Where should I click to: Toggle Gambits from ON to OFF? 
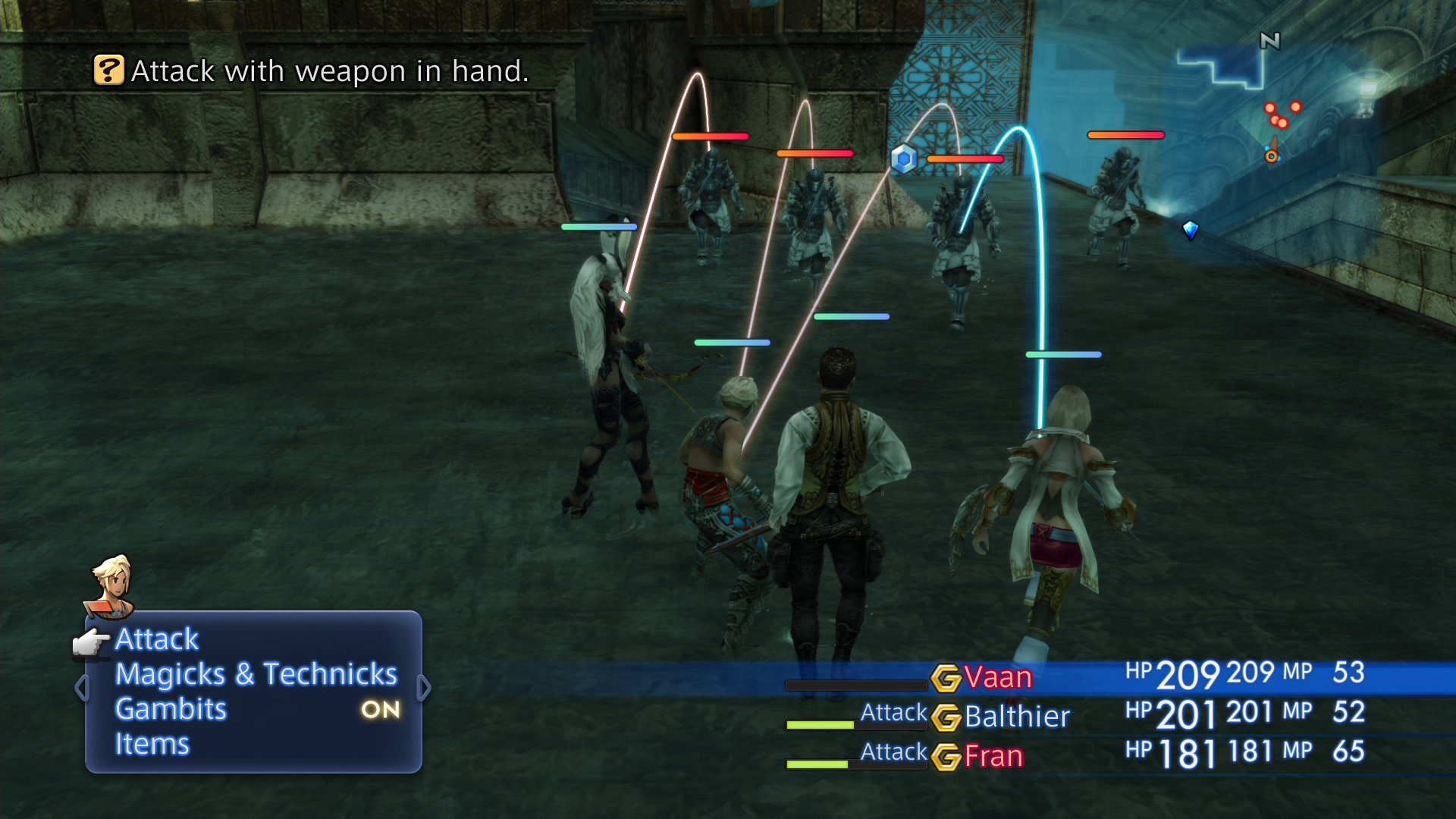tap(381, 709)
